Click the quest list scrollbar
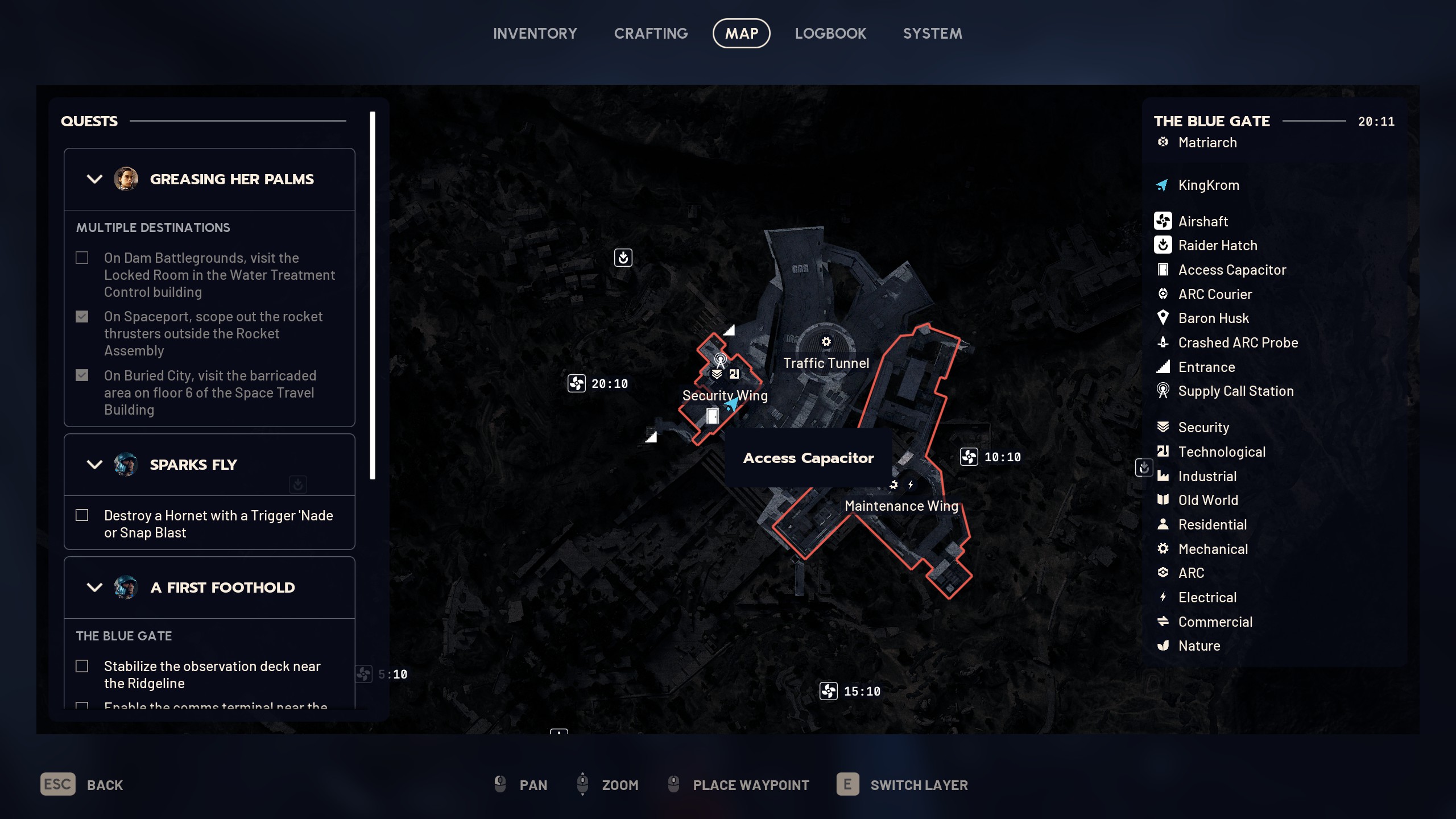 373,296
